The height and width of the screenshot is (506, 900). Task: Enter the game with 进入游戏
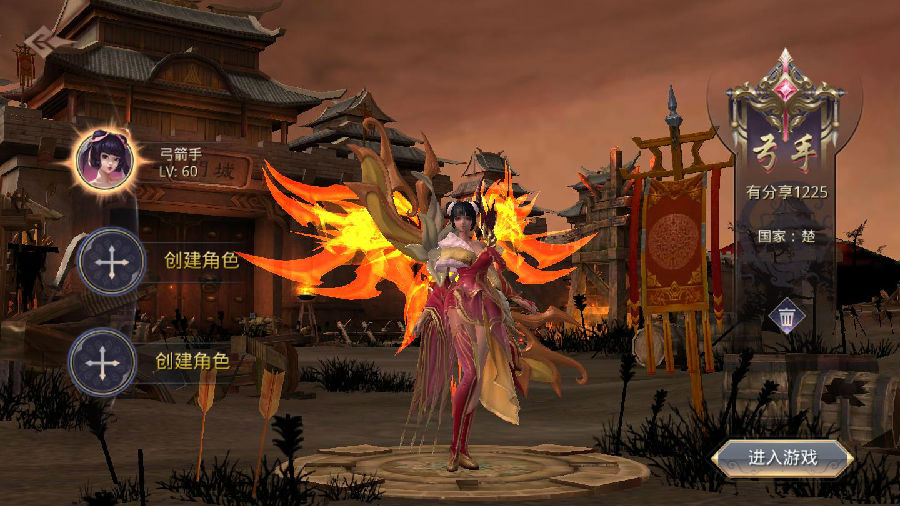click(x=783, y=458)
